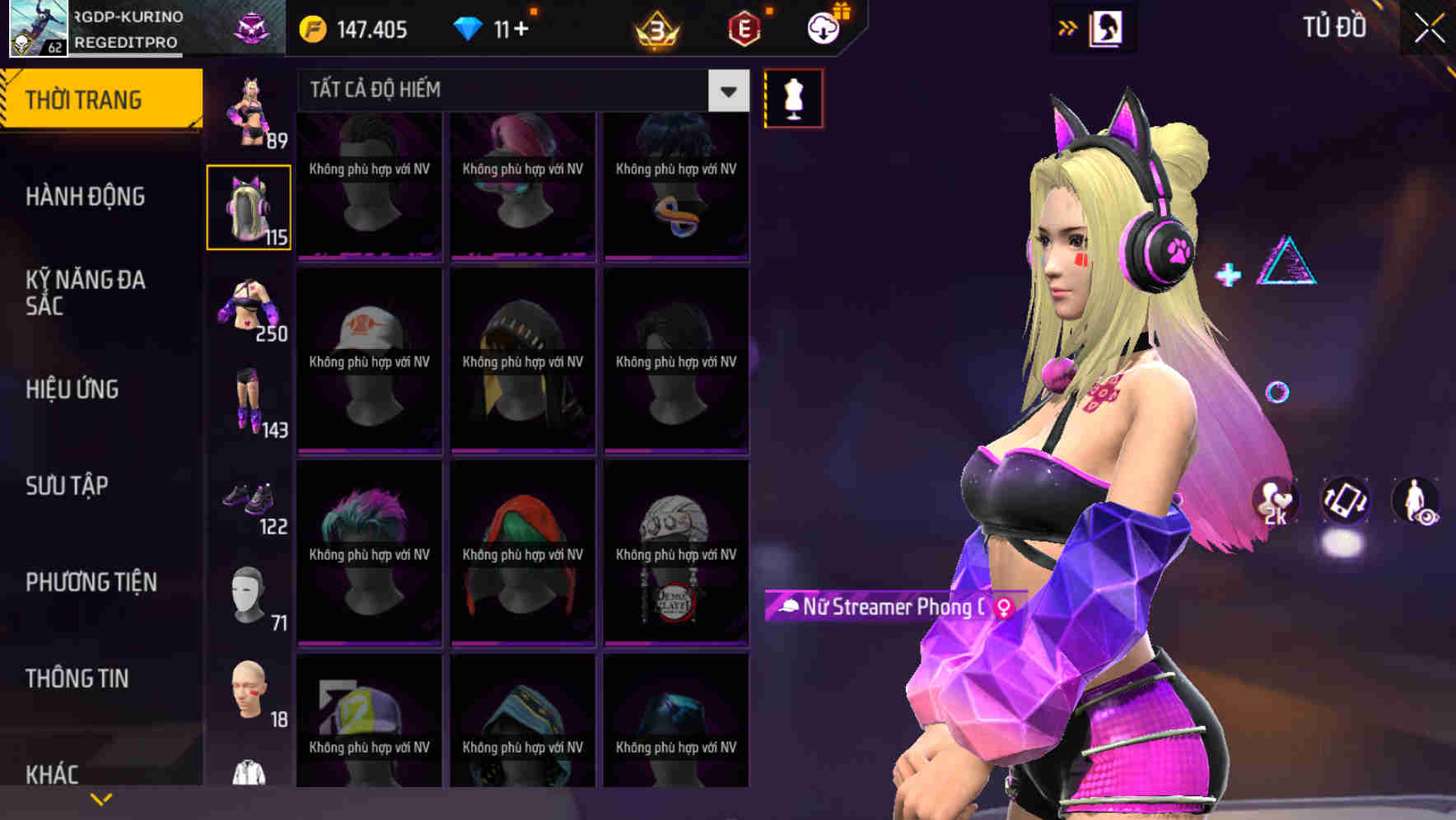Open the cloud download gift icon

pos(824,29)
